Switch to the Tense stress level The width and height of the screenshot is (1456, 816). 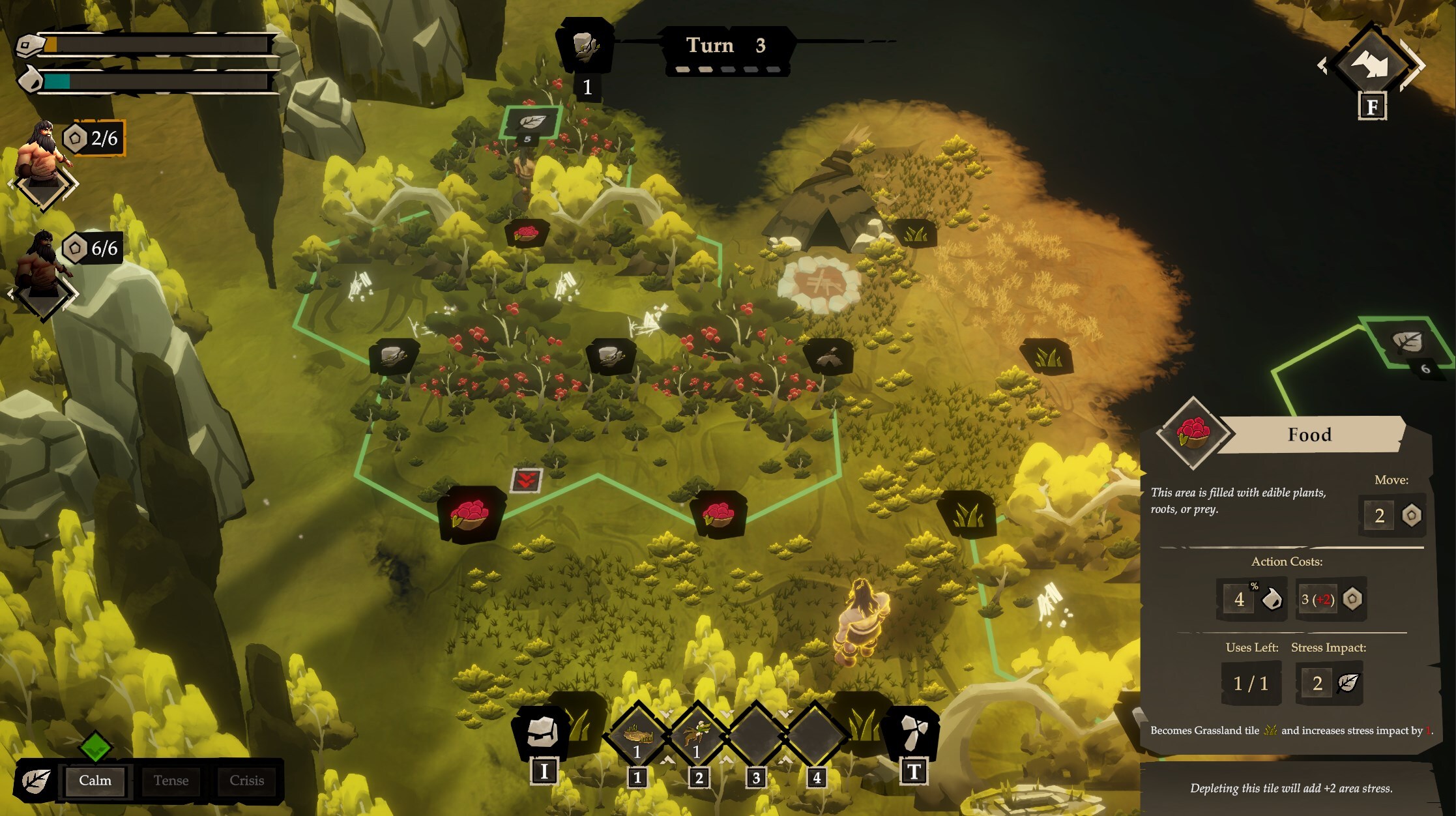pyautogui.click(x=171, y=781)
